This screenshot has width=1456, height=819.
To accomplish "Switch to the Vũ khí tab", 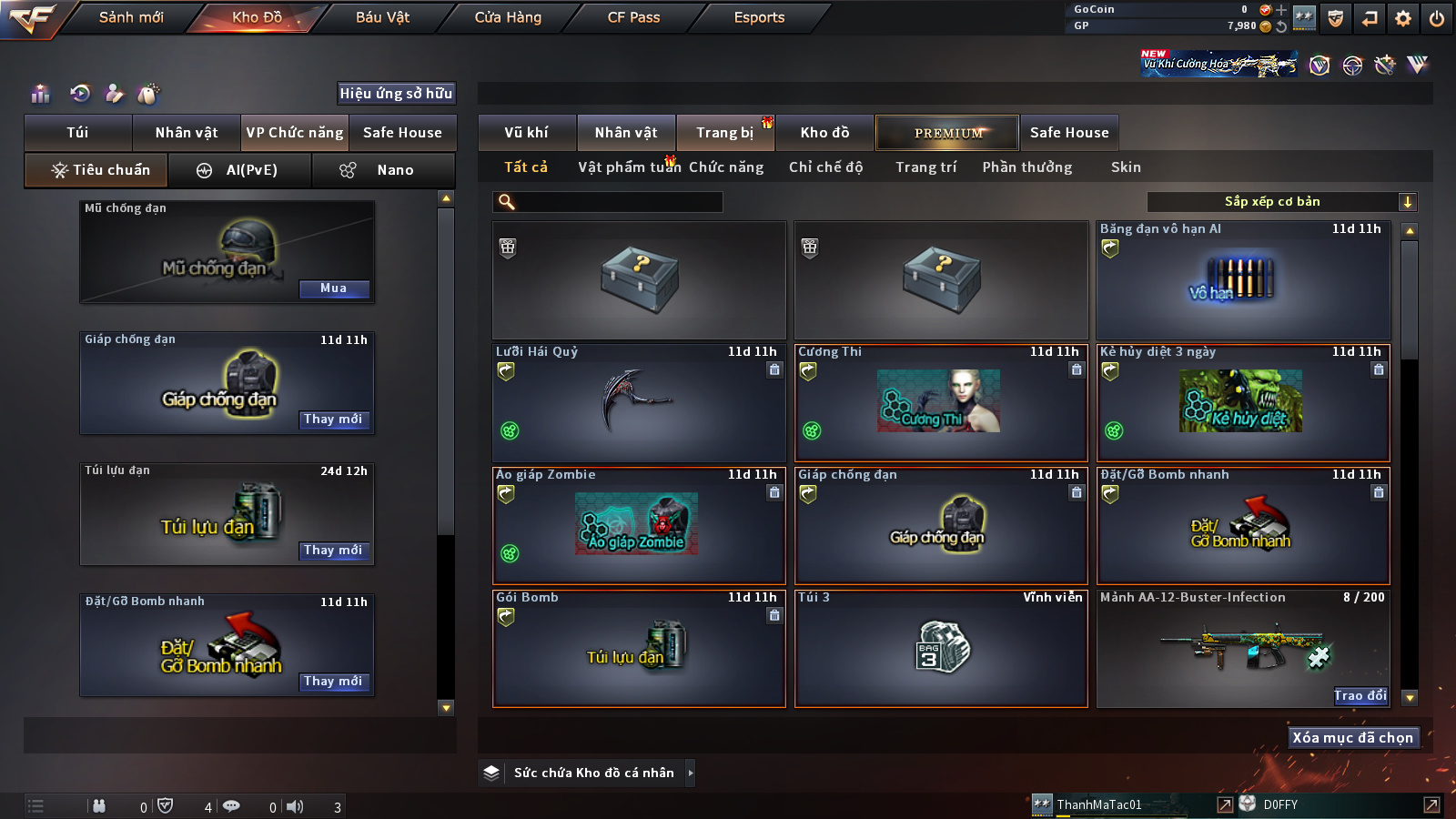I will 526,133.
